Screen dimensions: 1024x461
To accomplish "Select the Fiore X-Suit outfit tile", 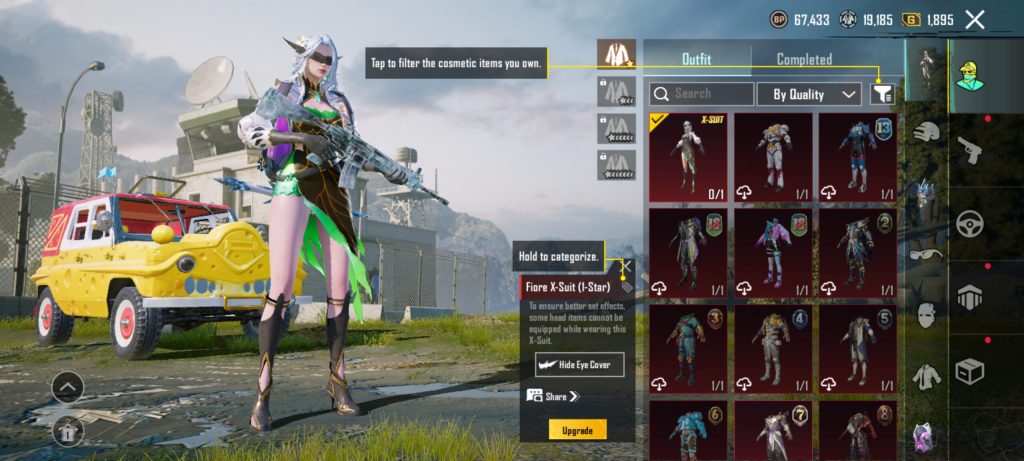I will click(688, 157).
